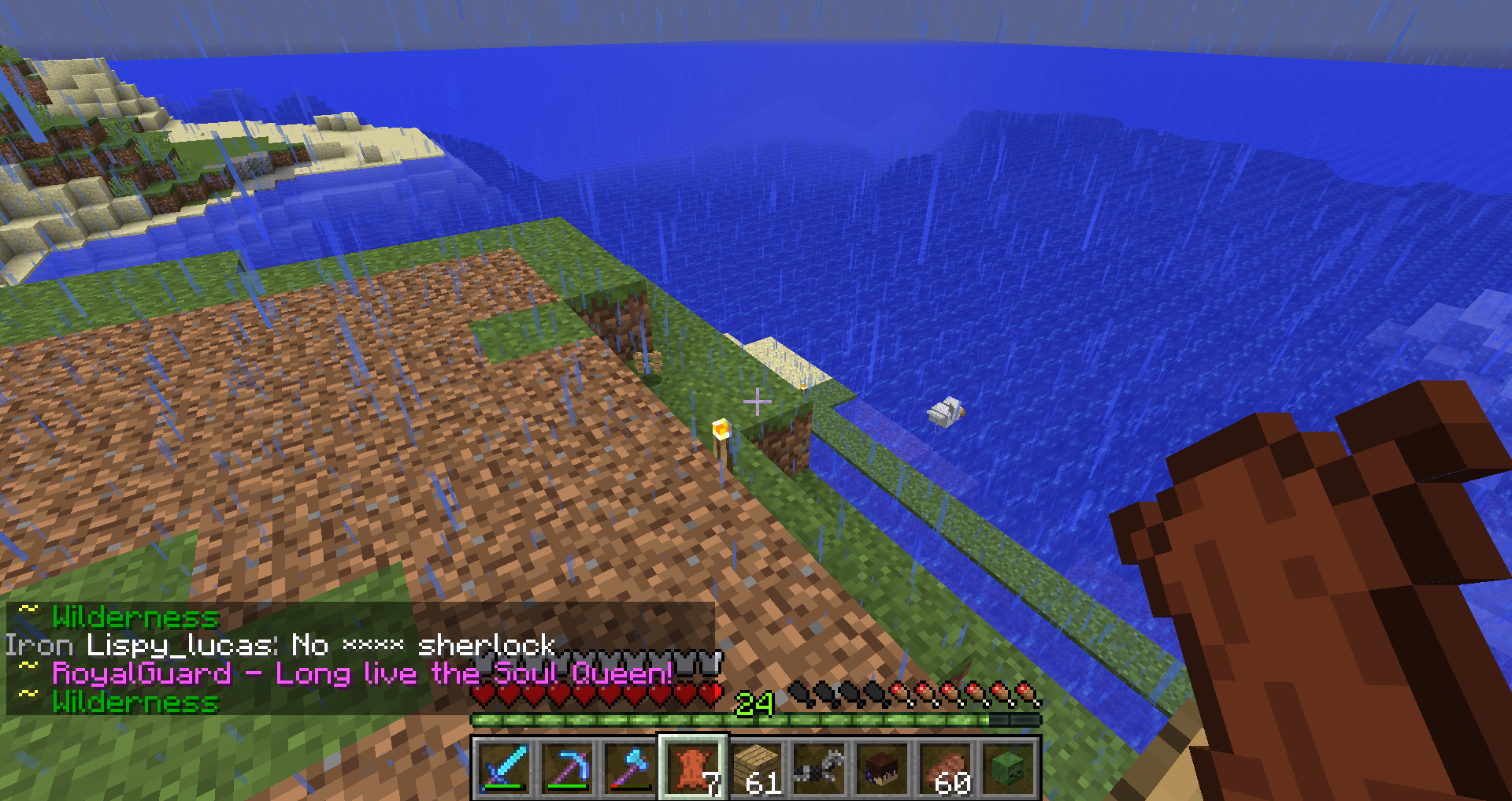This screenshot has height=801, width=1512.
Task: Click the leather stack in the hotbar
Action: pyautogui.click(x=693, y=768)
